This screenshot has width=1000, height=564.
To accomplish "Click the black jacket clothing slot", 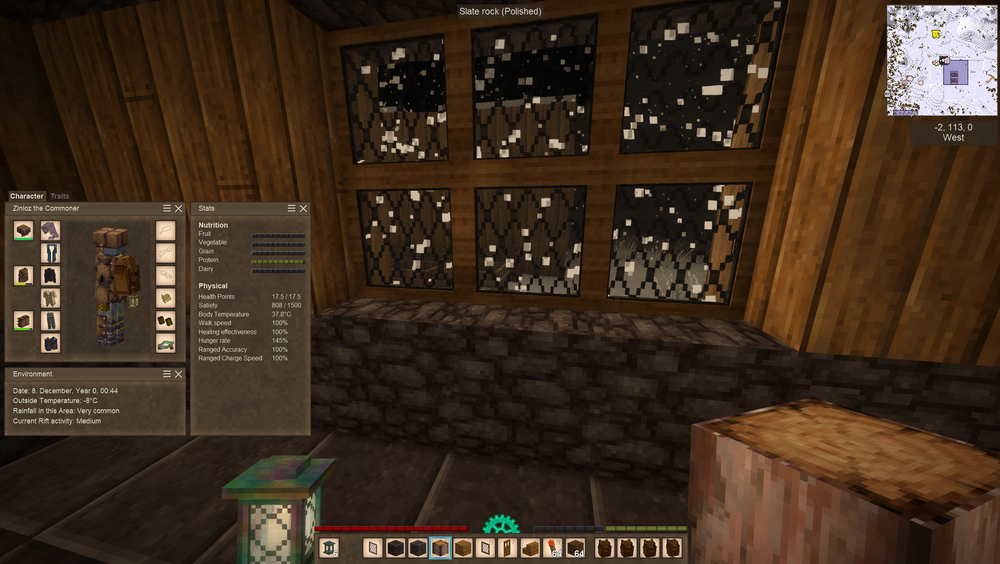I will [50, 276].
